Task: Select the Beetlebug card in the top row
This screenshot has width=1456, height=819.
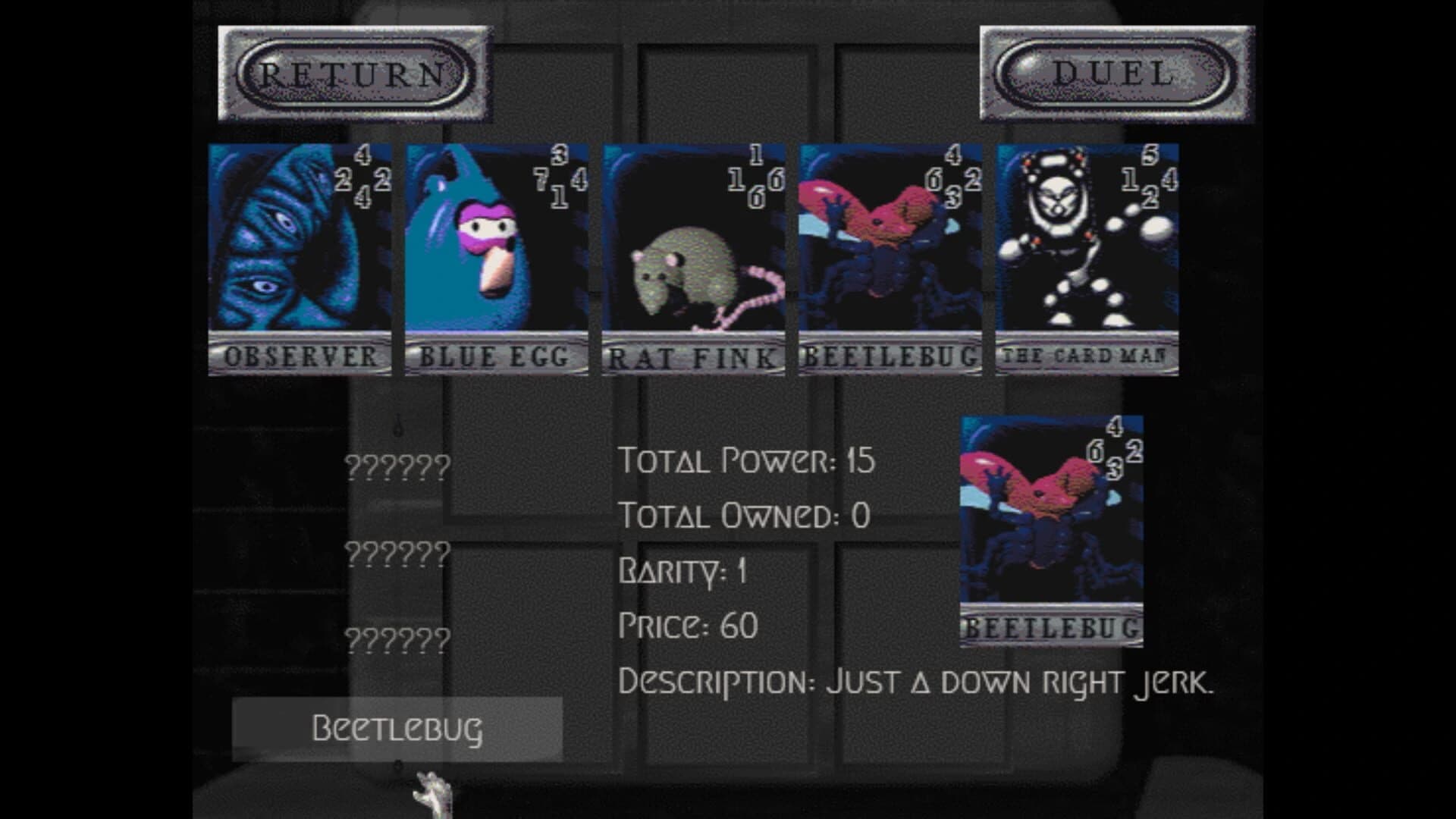Action: 887,258
